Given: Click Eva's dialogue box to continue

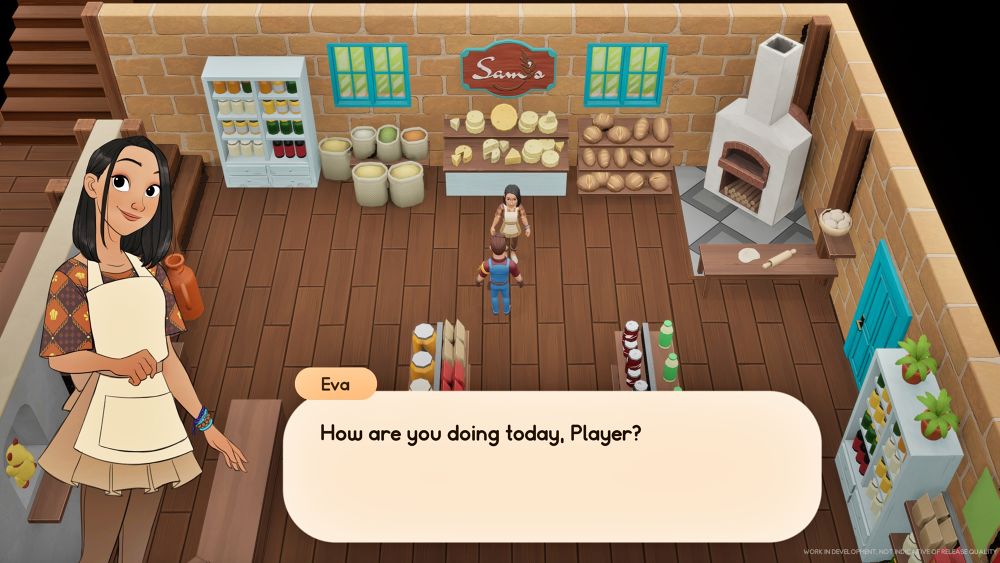Looking at the screenshot, I should pos(551,467).
